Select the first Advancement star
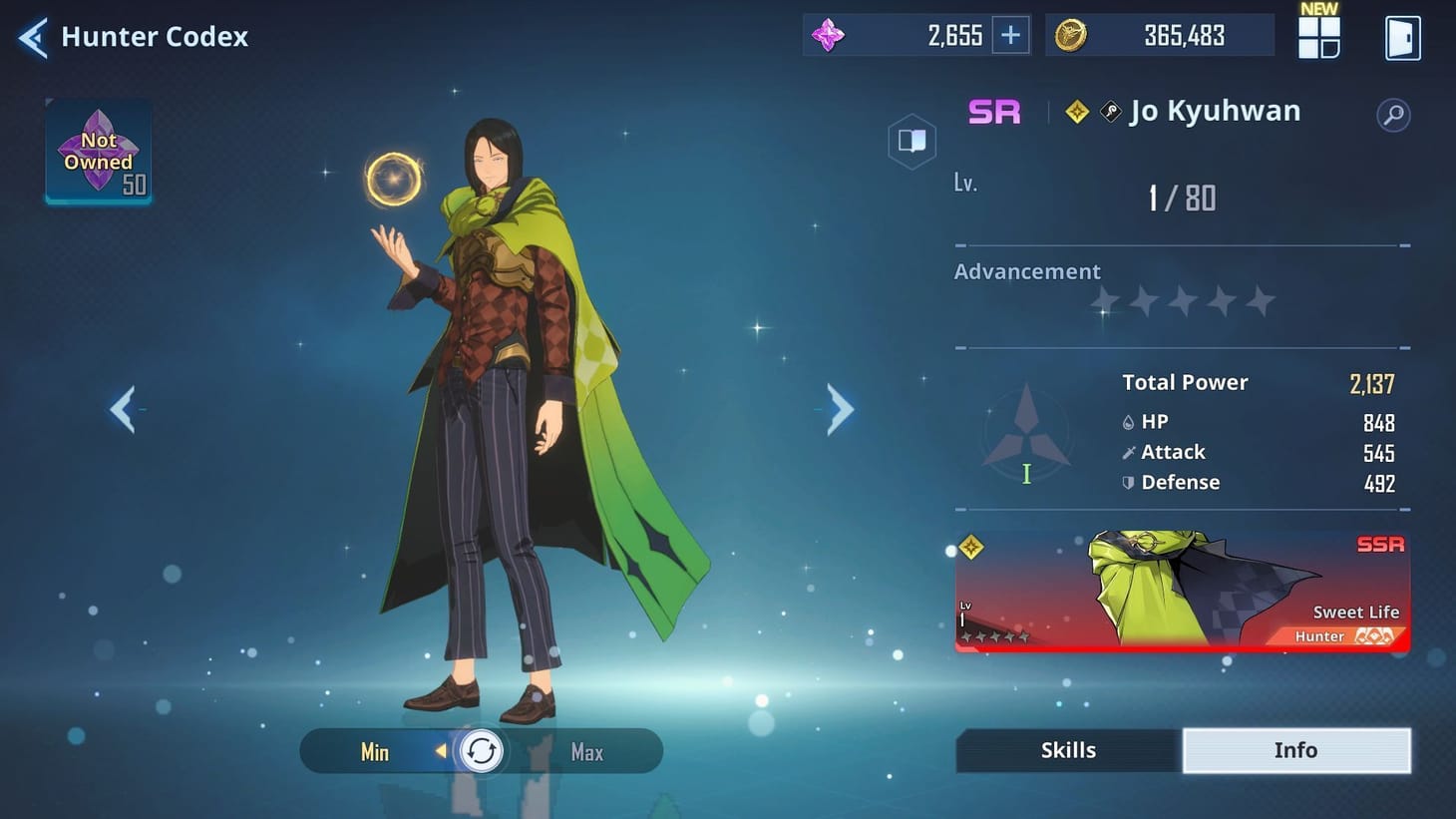1456x819 pixels. click(1104, 300)
